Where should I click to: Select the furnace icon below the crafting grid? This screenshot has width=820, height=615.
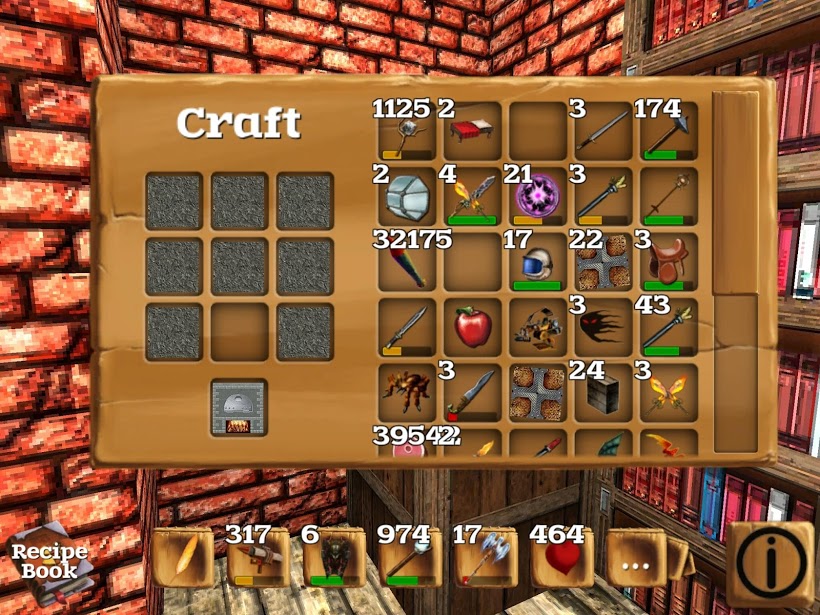[239, 408]
